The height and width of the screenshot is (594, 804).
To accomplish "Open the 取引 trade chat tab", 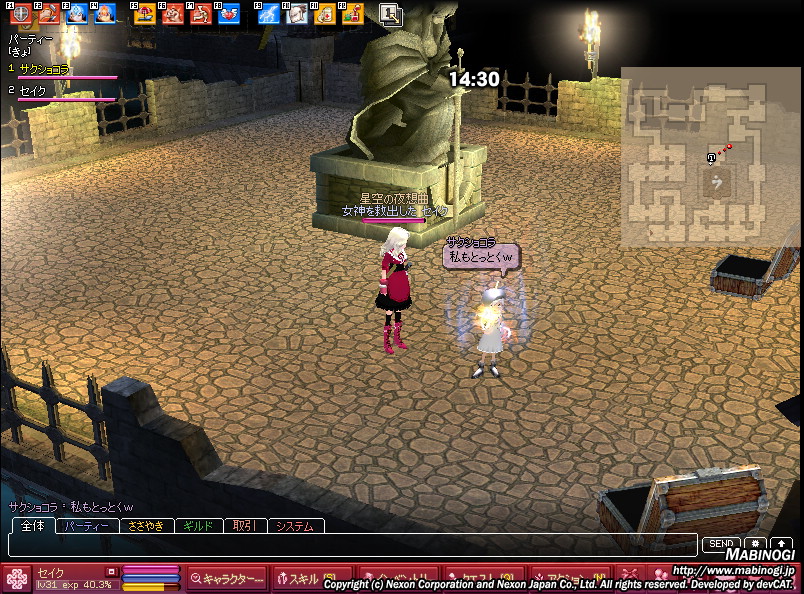I will click(x=244, y=526).
